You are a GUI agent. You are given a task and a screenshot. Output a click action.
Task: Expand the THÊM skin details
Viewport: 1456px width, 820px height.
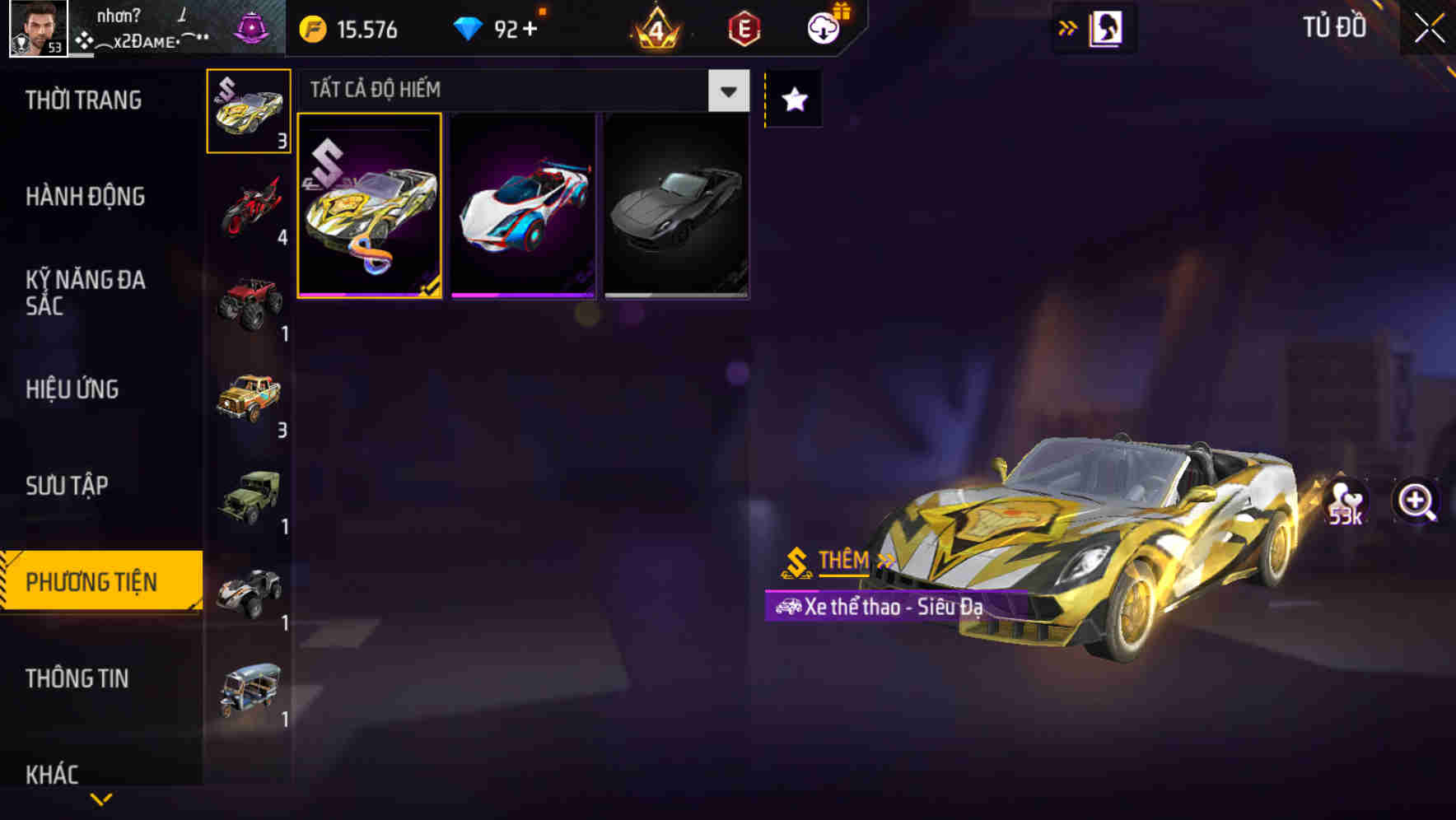841,561
